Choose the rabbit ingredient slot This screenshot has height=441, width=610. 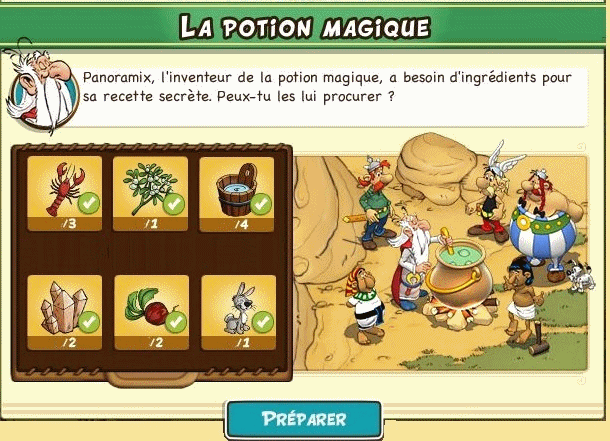238,308
